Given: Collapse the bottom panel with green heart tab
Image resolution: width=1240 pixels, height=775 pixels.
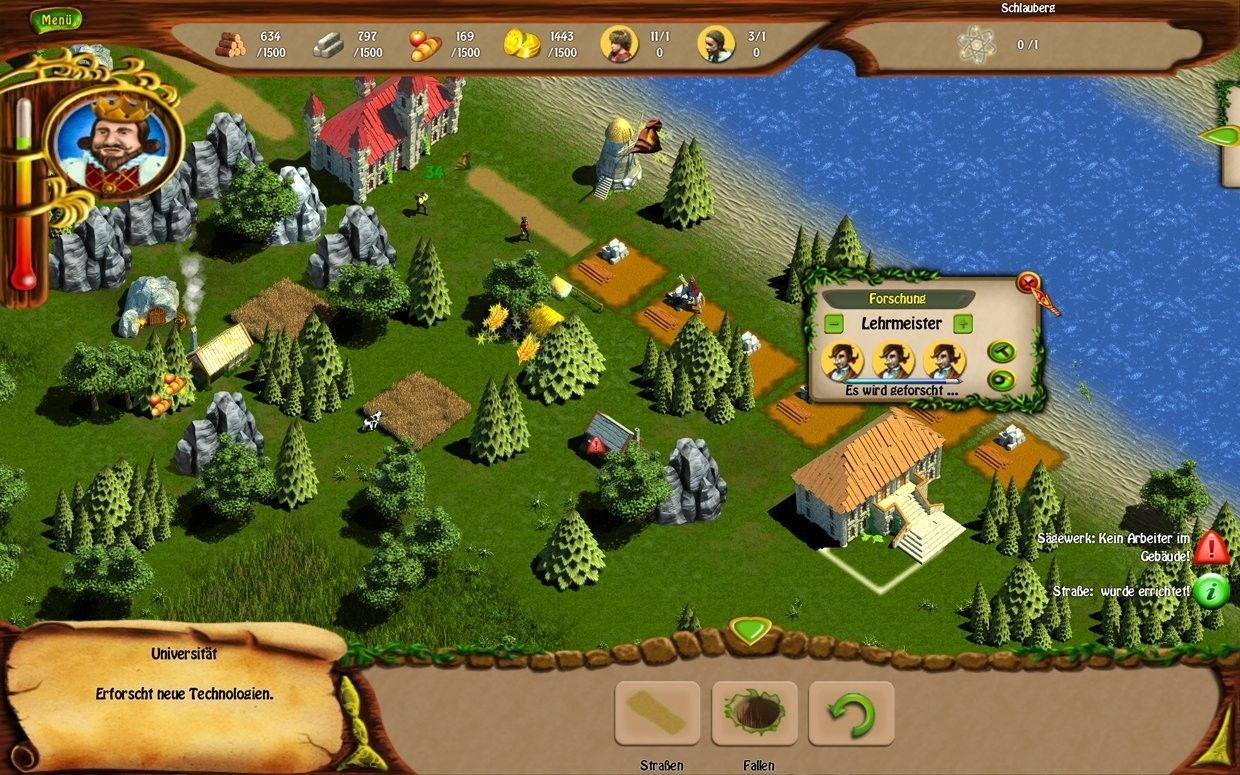Looking at the screenshot, I should (751, 630).
